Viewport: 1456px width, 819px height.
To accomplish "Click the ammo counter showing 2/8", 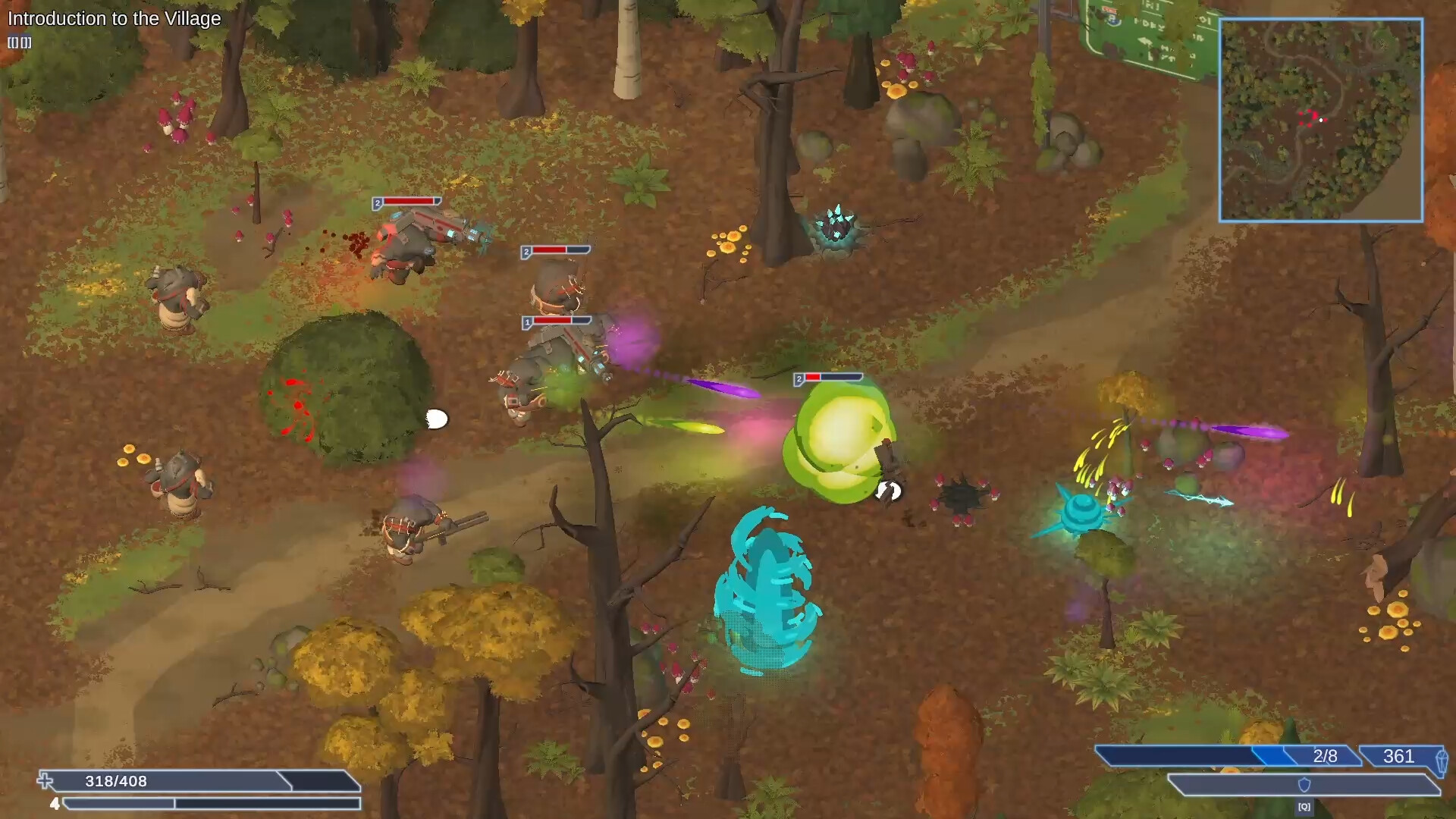I will 1326,755.
